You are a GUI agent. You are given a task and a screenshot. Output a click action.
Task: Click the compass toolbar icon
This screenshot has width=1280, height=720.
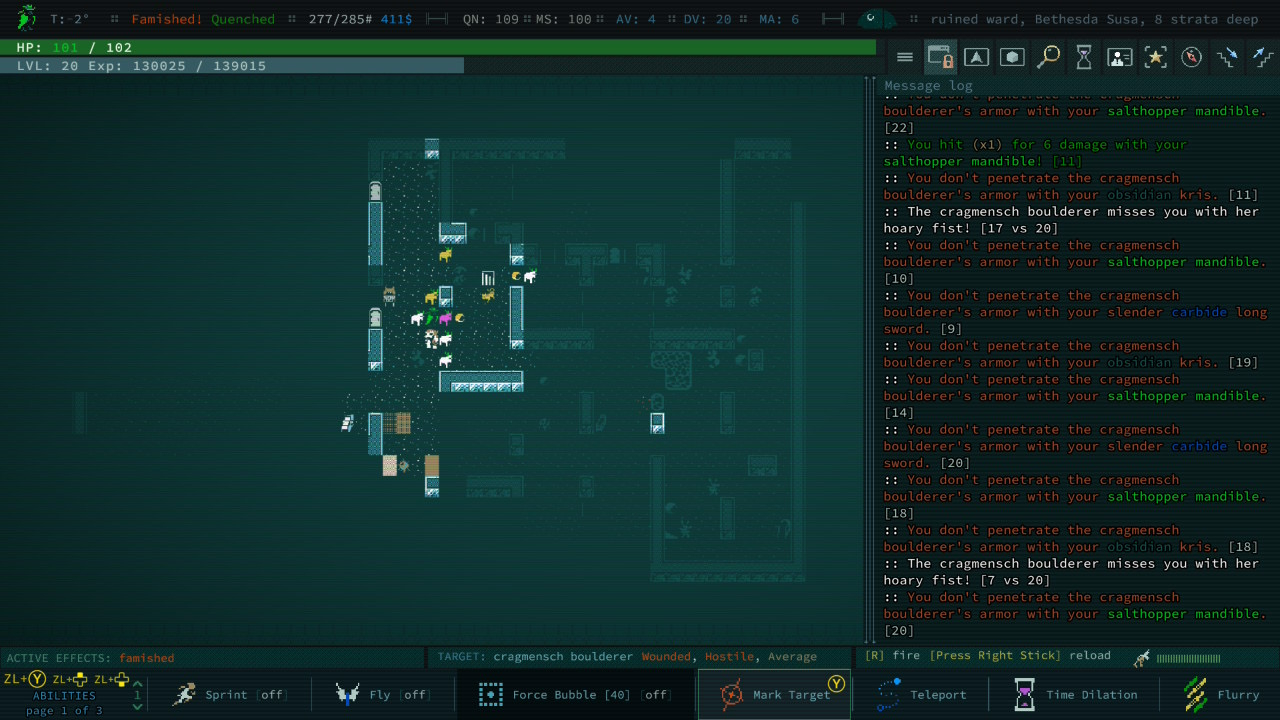[x=1191, y=58]
